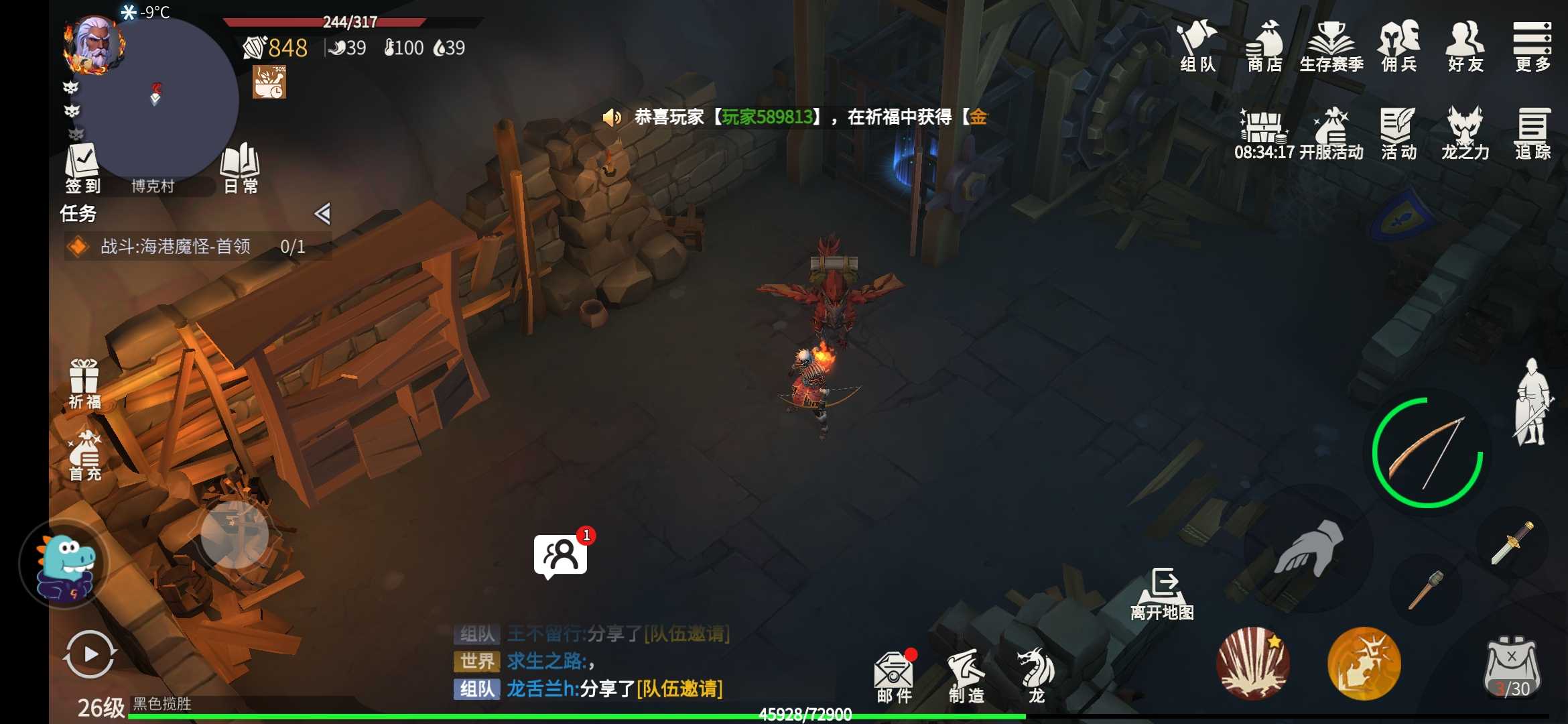Screen dimensions: 1568x724
Task: Open the 组队 team menu
Action: 1197,46
